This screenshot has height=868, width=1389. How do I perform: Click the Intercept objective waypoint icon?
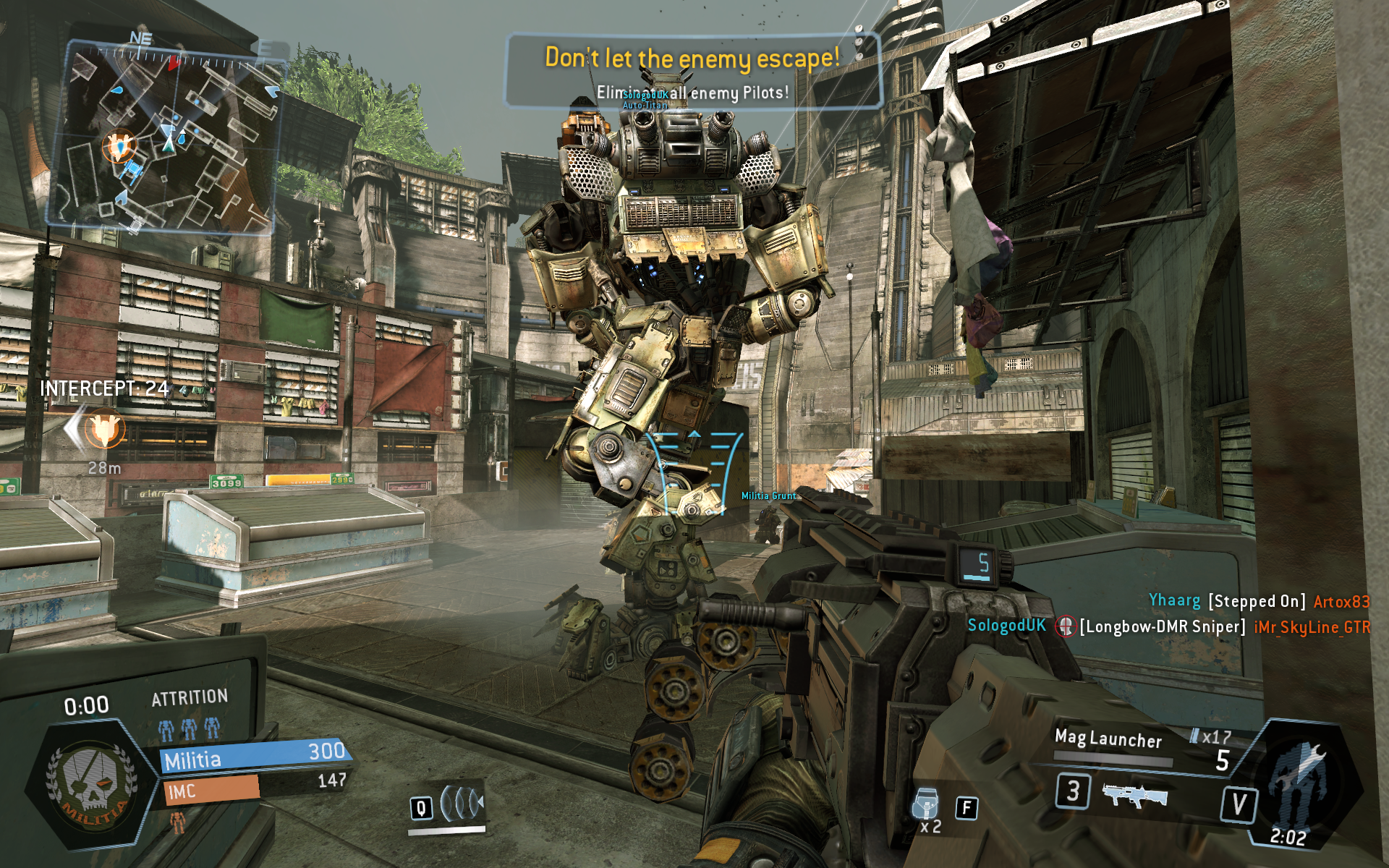click(x=104, y=429)
